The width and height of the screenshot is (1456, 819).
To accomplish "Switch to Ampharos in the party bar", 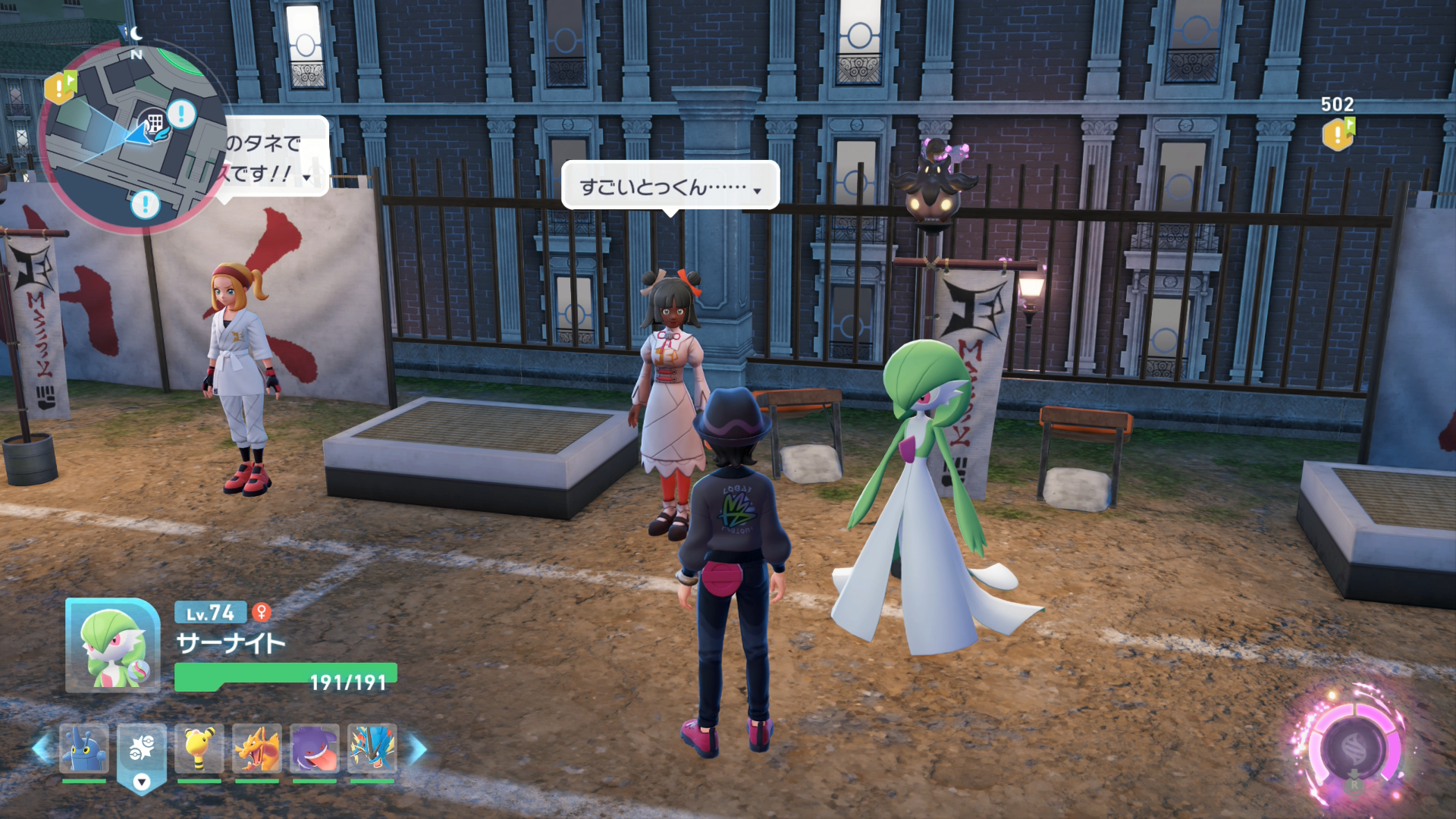I will [199, 749].
